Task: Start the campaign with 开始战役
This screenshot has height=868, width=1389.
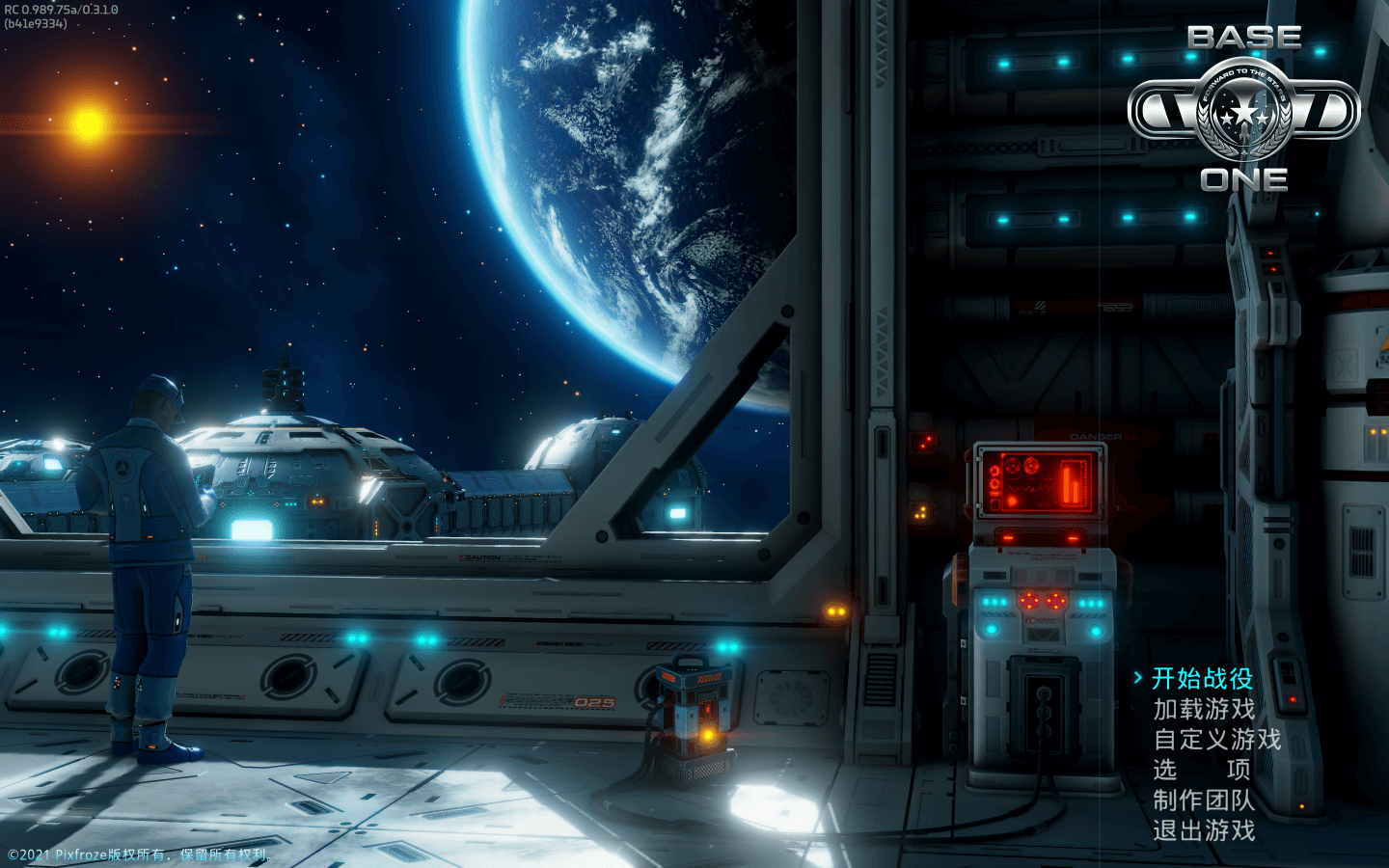Action: [x=1202, y=679]
